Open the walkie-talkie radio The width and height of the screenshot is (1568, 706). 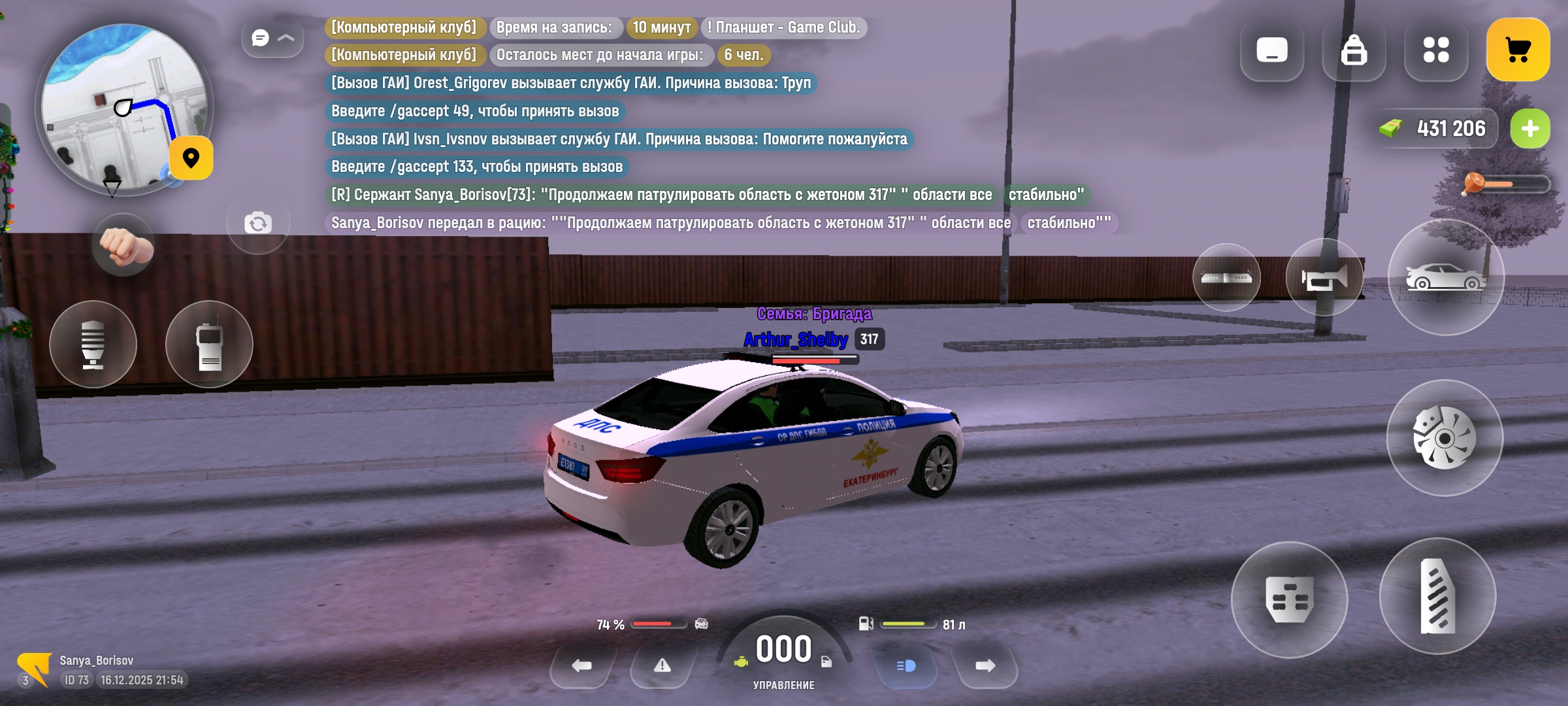(209, 345)
